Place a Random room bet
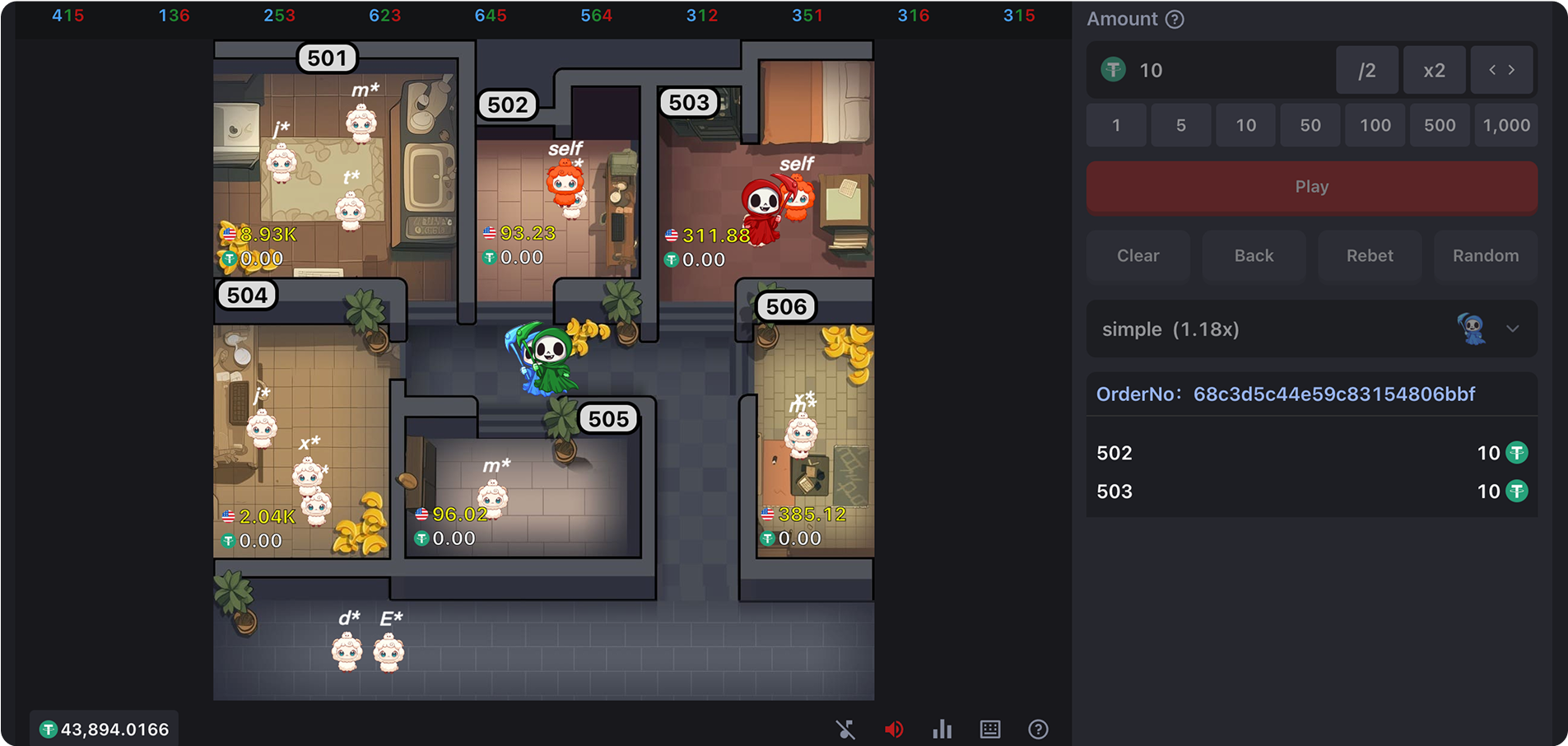The image size is (1568, 746). point(1485,255)
